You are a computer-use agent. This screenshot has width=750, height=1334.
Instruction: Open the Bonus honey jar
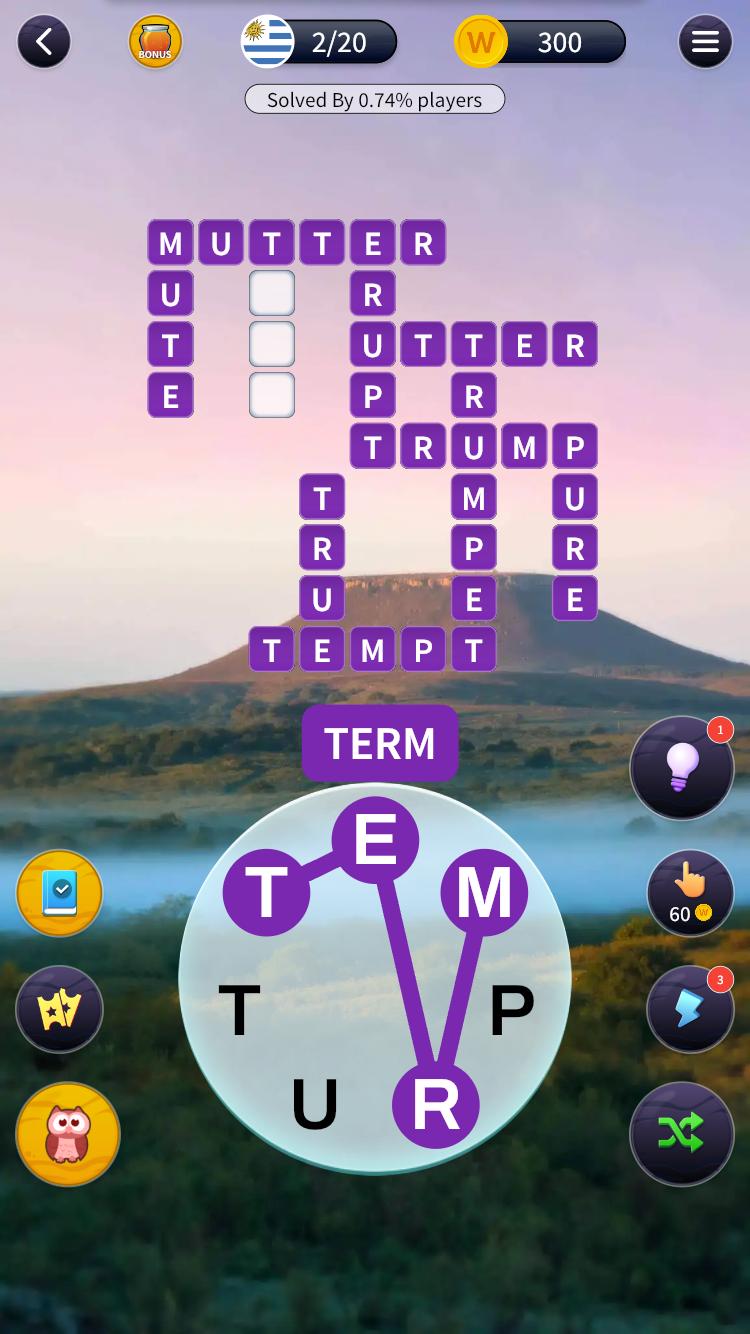pos(155,42)
